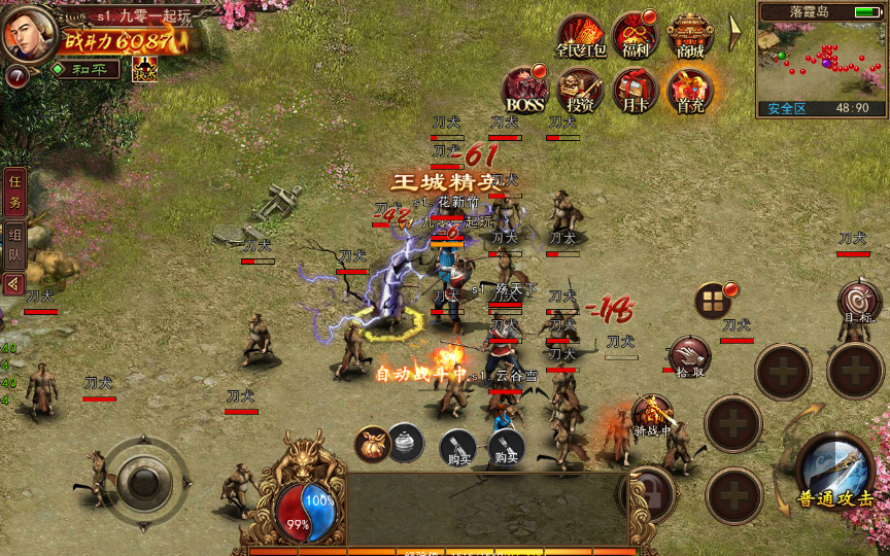Open the 投资 investment panel
Viewport: 890px width, 556px height.
coord(580,89)
